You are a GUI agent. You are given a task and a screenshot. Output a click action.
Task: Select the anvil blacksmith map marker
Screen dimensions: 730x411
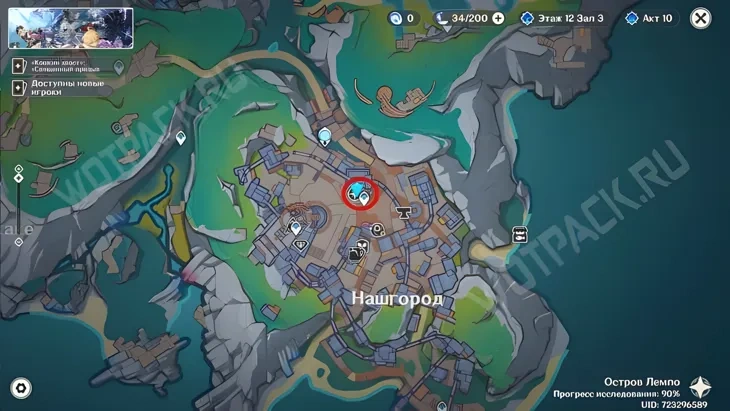click(x=406, y=212)
